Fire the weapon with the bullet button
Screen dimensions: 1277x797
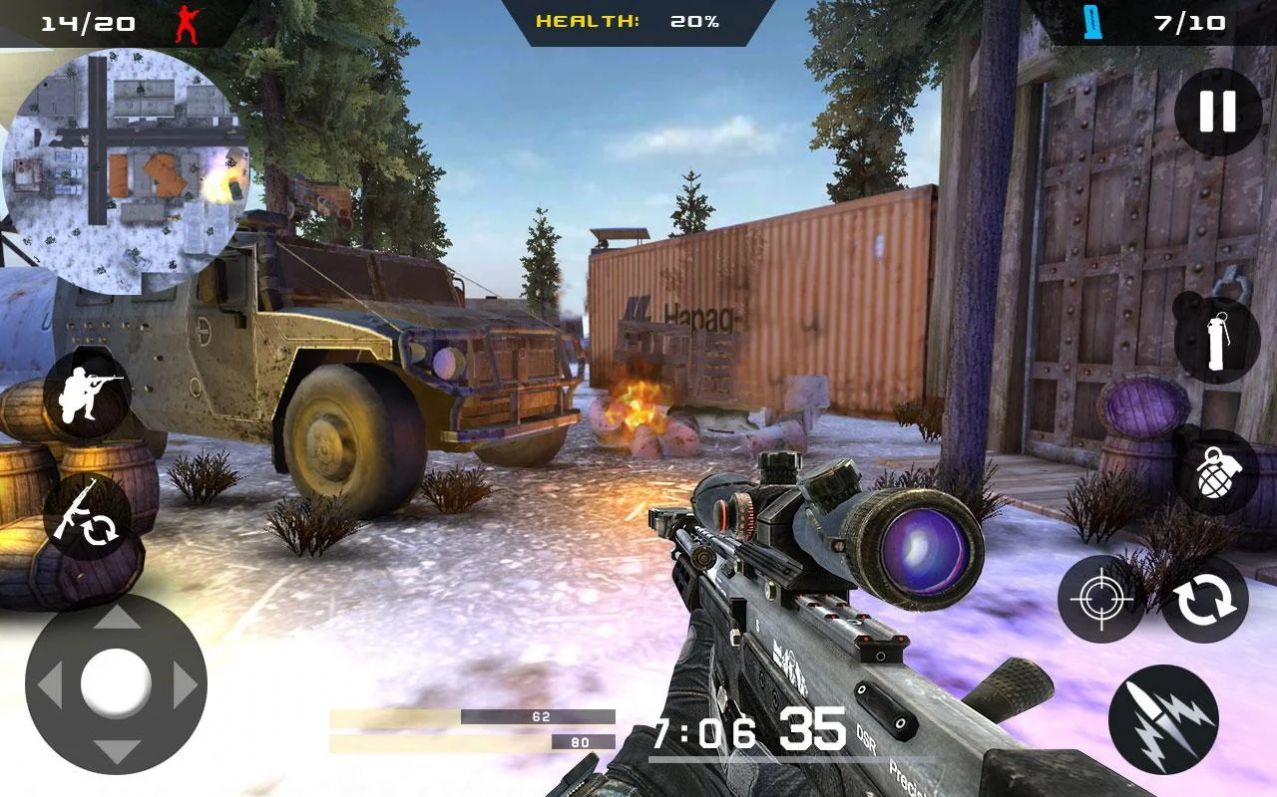point(1163,719)
